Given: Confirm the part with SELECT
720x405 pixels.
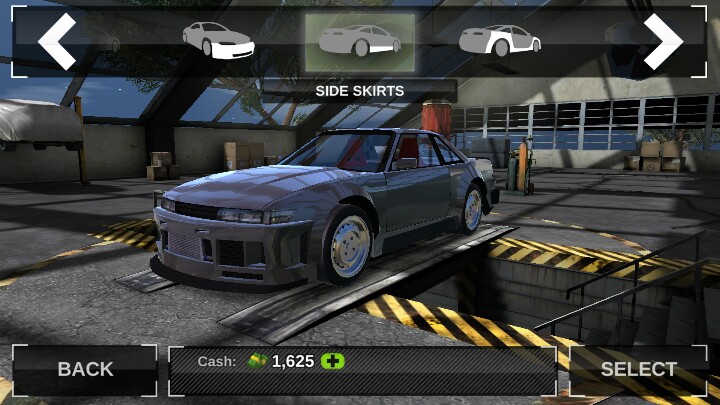Looking at the screenshot, I should click(x=638, y=369).
